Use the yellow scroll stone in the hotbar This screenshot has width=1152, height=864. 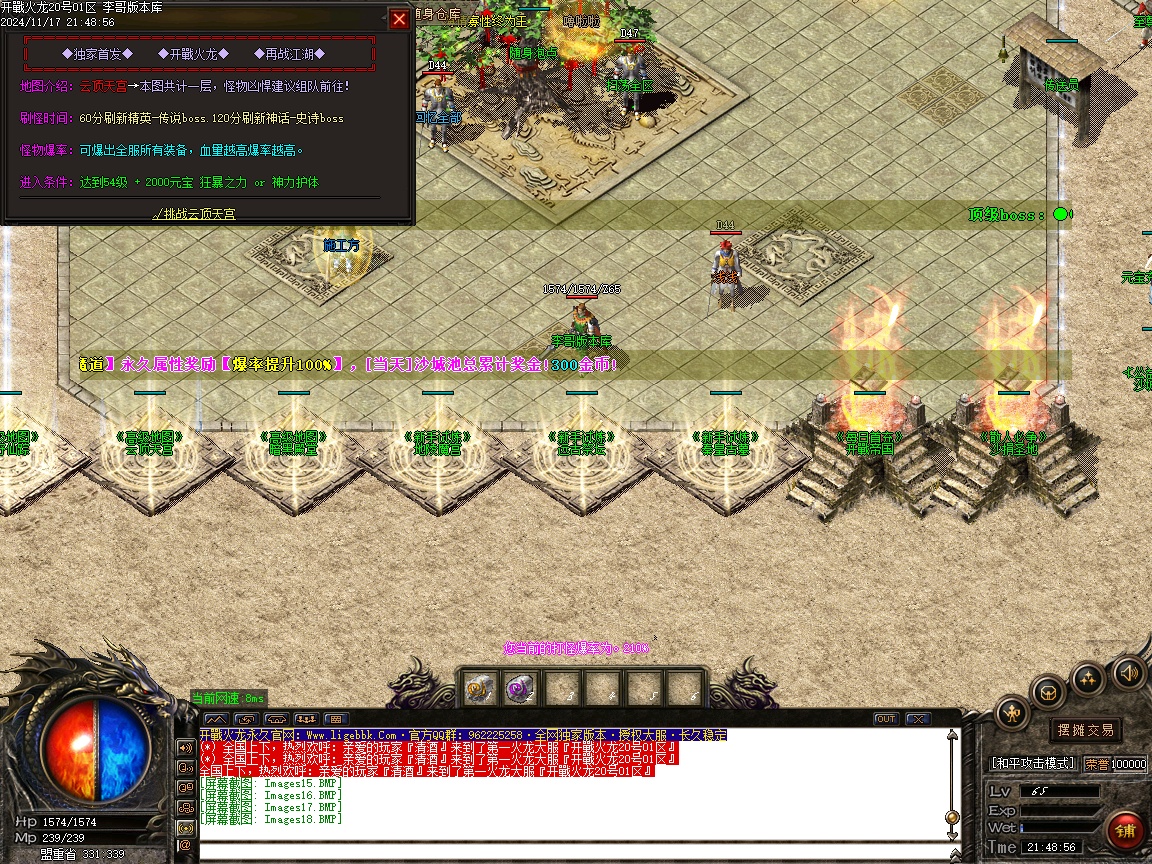[x=480, y=689]
